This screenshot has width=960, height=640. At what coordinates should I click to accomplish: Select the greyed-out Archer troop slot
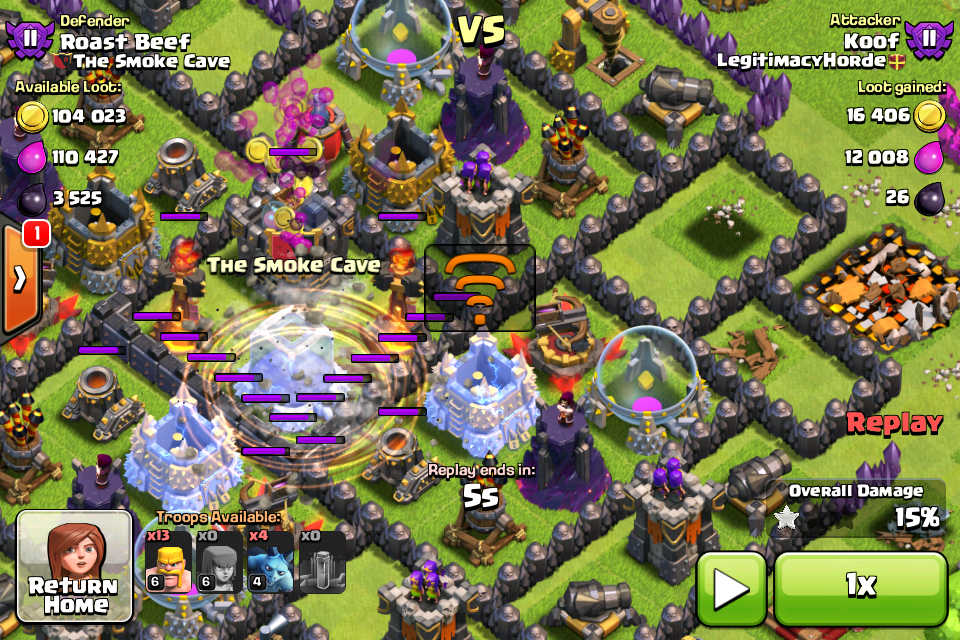[220, 560]
